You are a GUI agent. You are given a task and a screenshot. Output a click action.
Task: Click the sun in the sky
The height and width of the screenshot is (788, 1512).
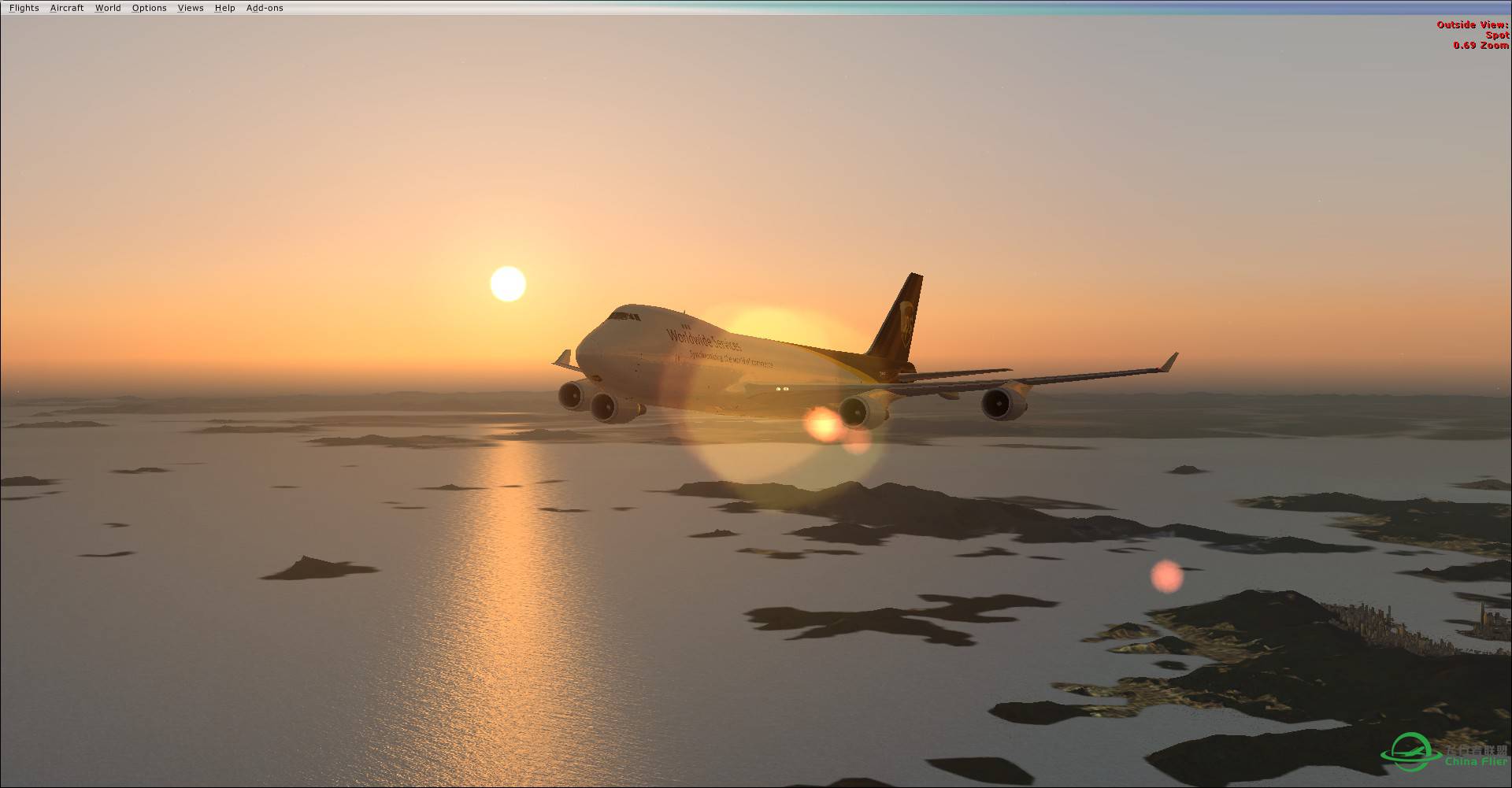(x=508, y=283)
